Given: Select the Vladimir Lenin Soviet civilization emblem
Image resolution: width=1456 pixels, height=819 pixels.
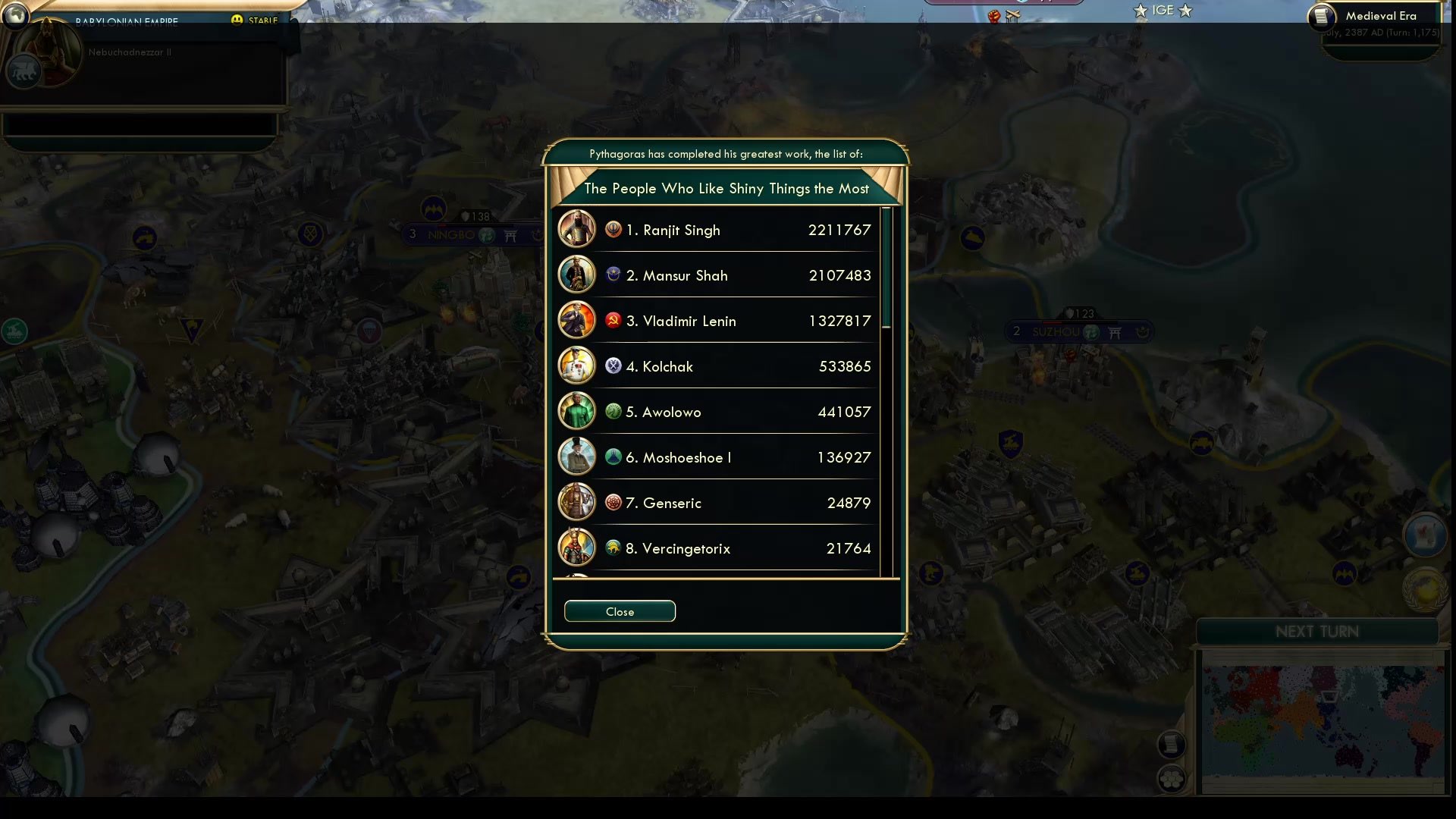Looking at the screenshot, I should pos(613,320).
